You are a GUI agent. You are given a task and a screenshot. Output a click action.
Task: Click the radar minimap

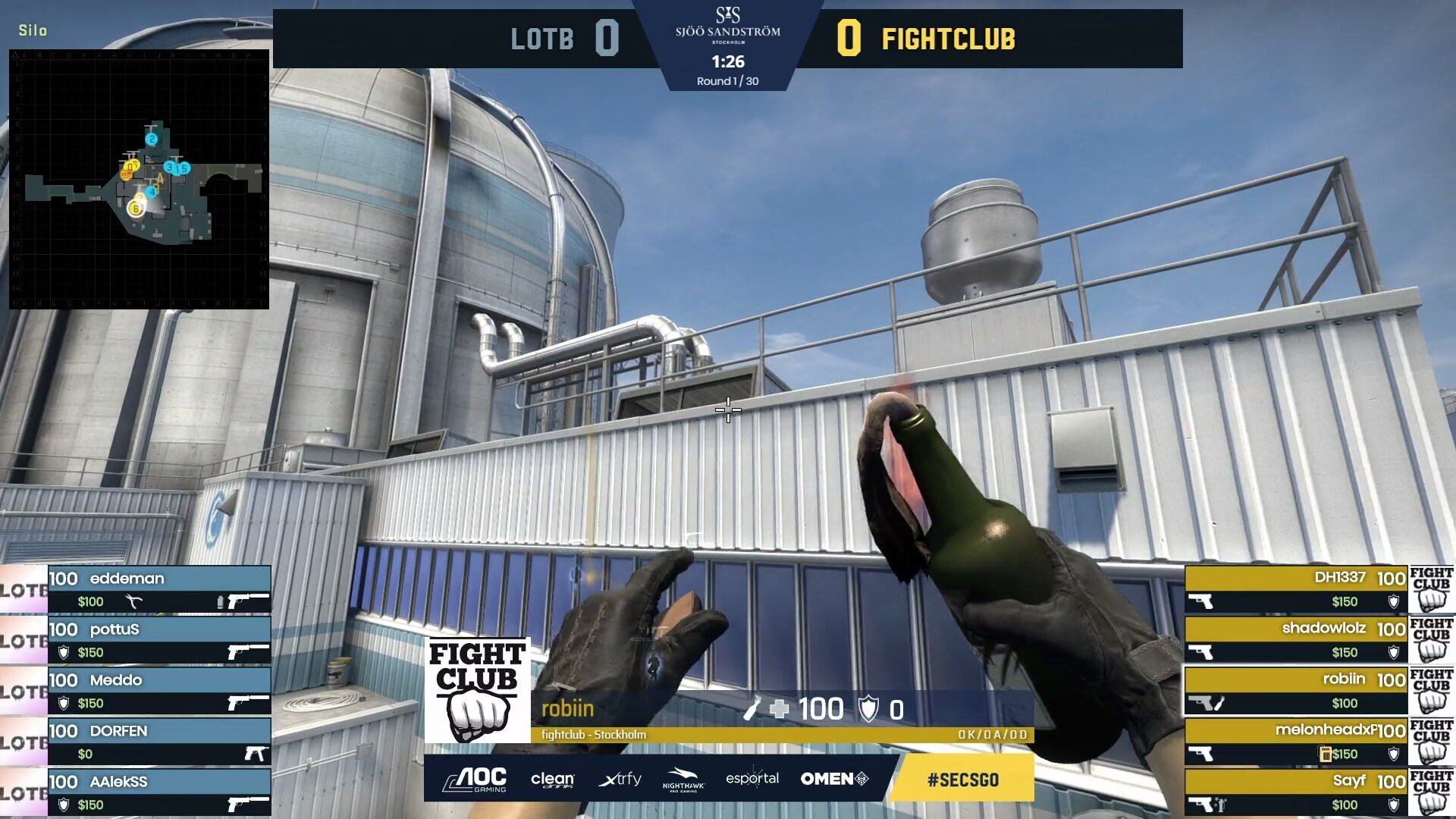(x=139, y=179)
